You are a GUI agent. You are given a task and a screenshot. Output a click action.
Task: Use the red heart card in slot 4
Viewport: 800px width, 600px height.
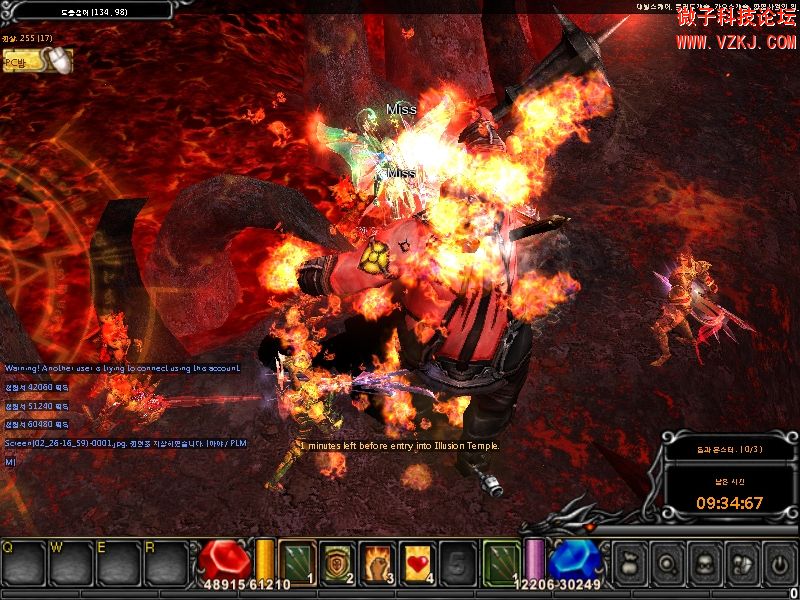click(x=416, y=562)
